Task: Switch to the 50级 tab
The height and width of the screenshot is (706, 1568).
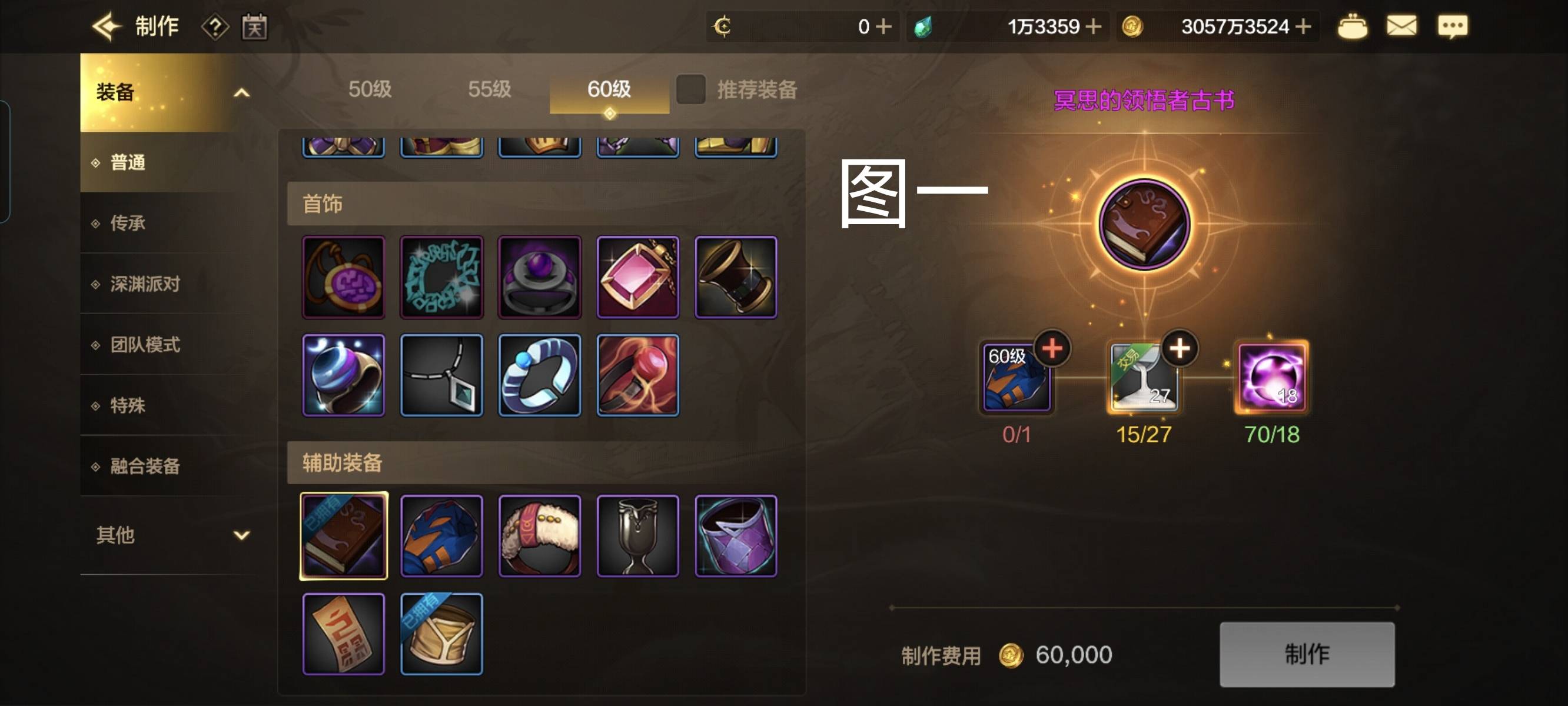Action: coord(370,89)
